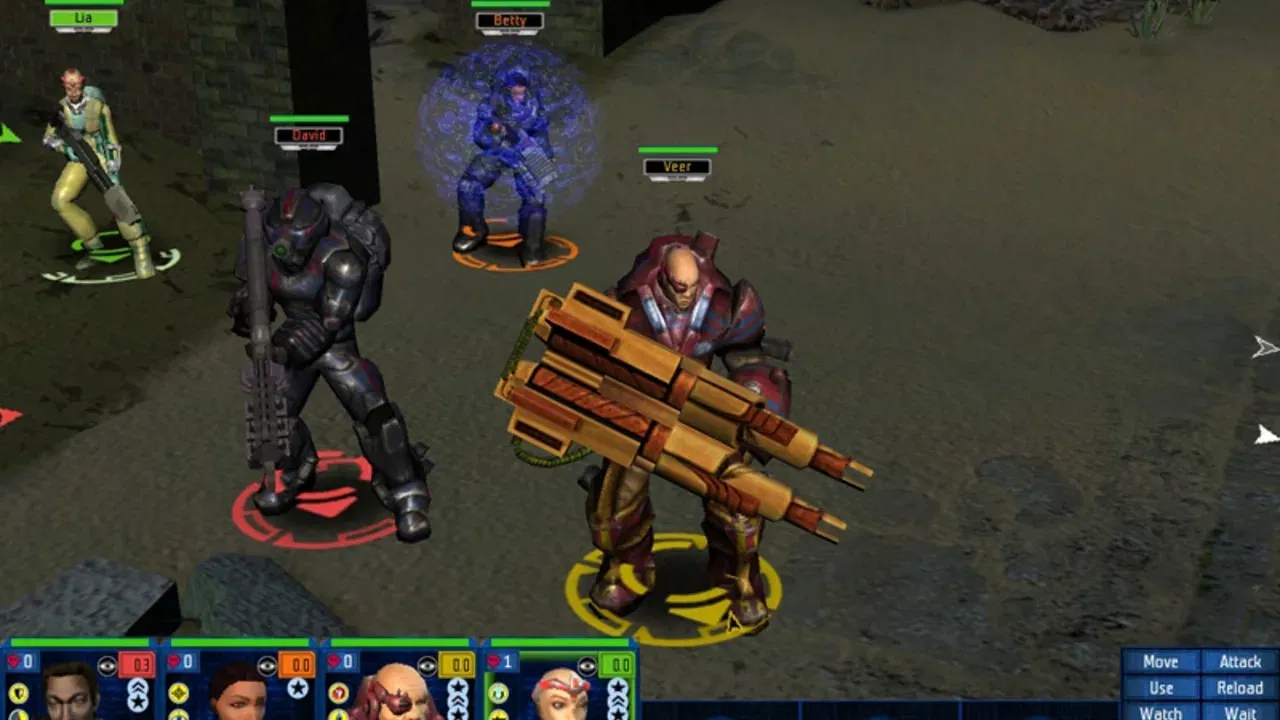1280x720 pixels.
Task: Click the Attack command button
Action: click(1243, 662)
